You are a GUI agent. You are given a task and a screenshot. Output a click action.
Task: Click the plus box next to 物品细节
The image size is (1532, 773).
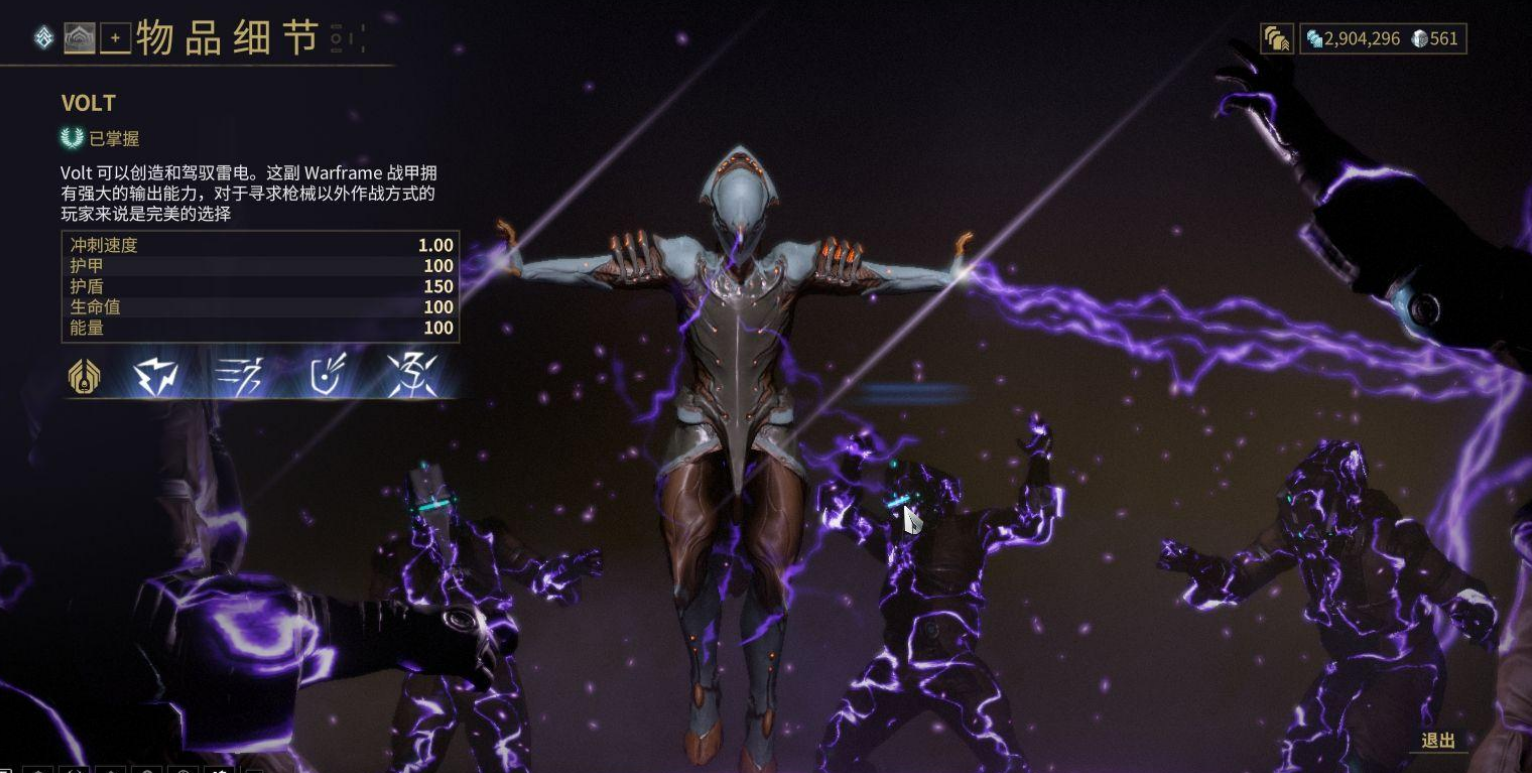115,39
